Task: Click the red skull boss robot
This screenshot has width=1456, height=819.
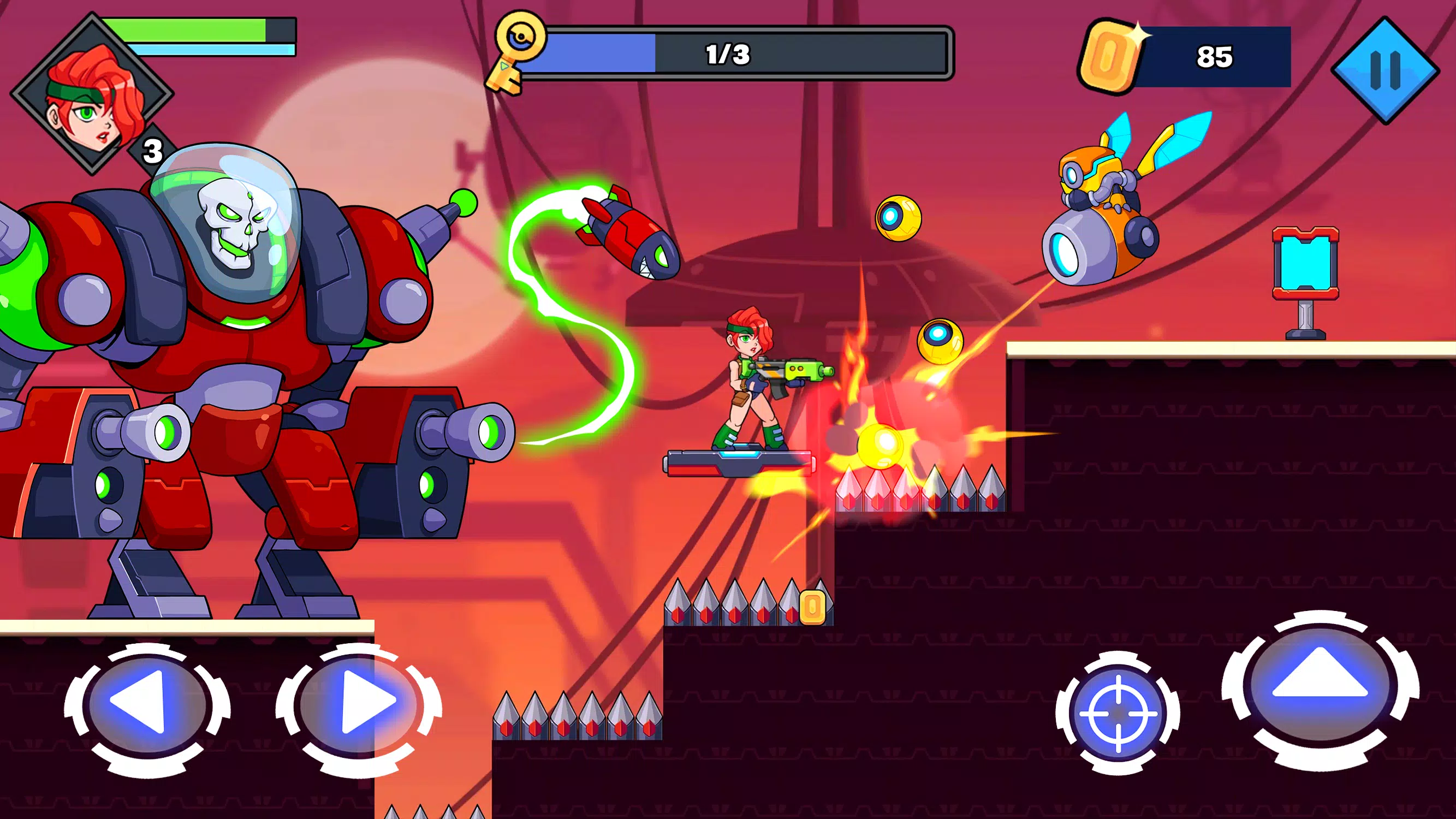Action: pos(226,339)
